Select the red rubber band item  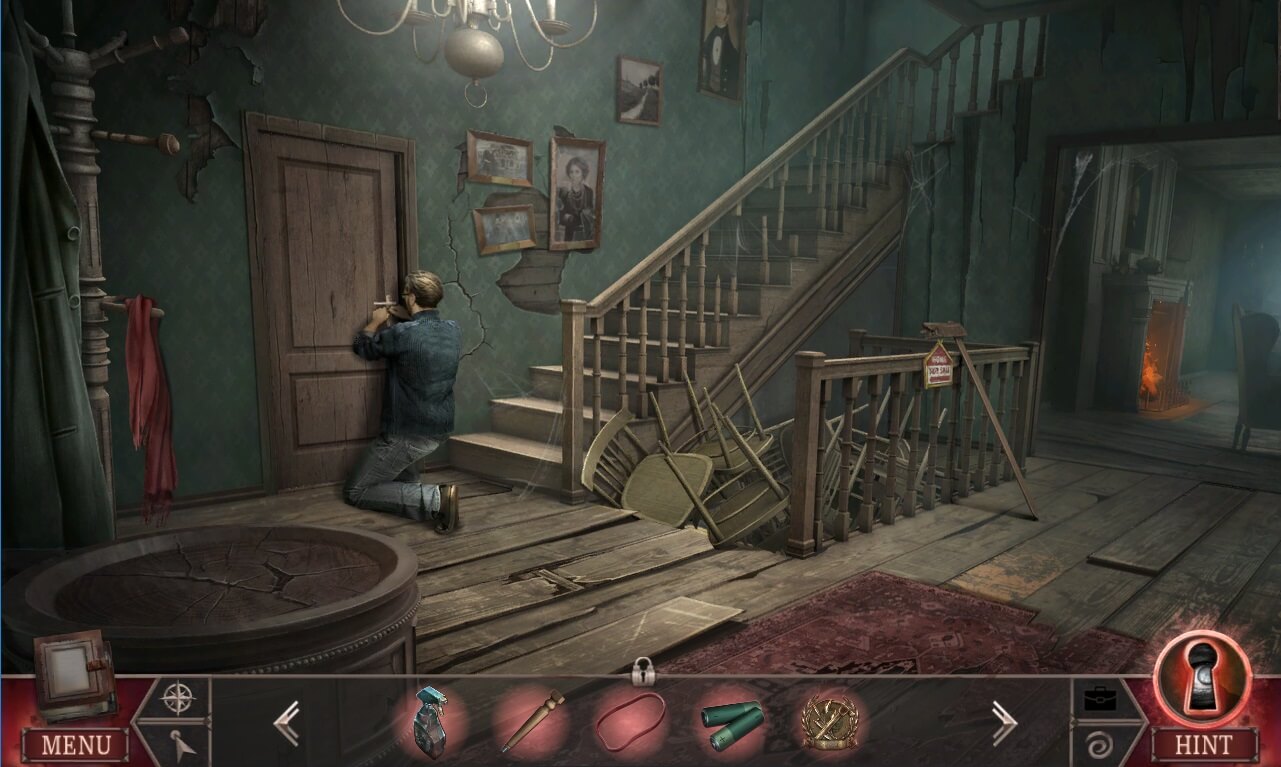[x=630, y=722]
